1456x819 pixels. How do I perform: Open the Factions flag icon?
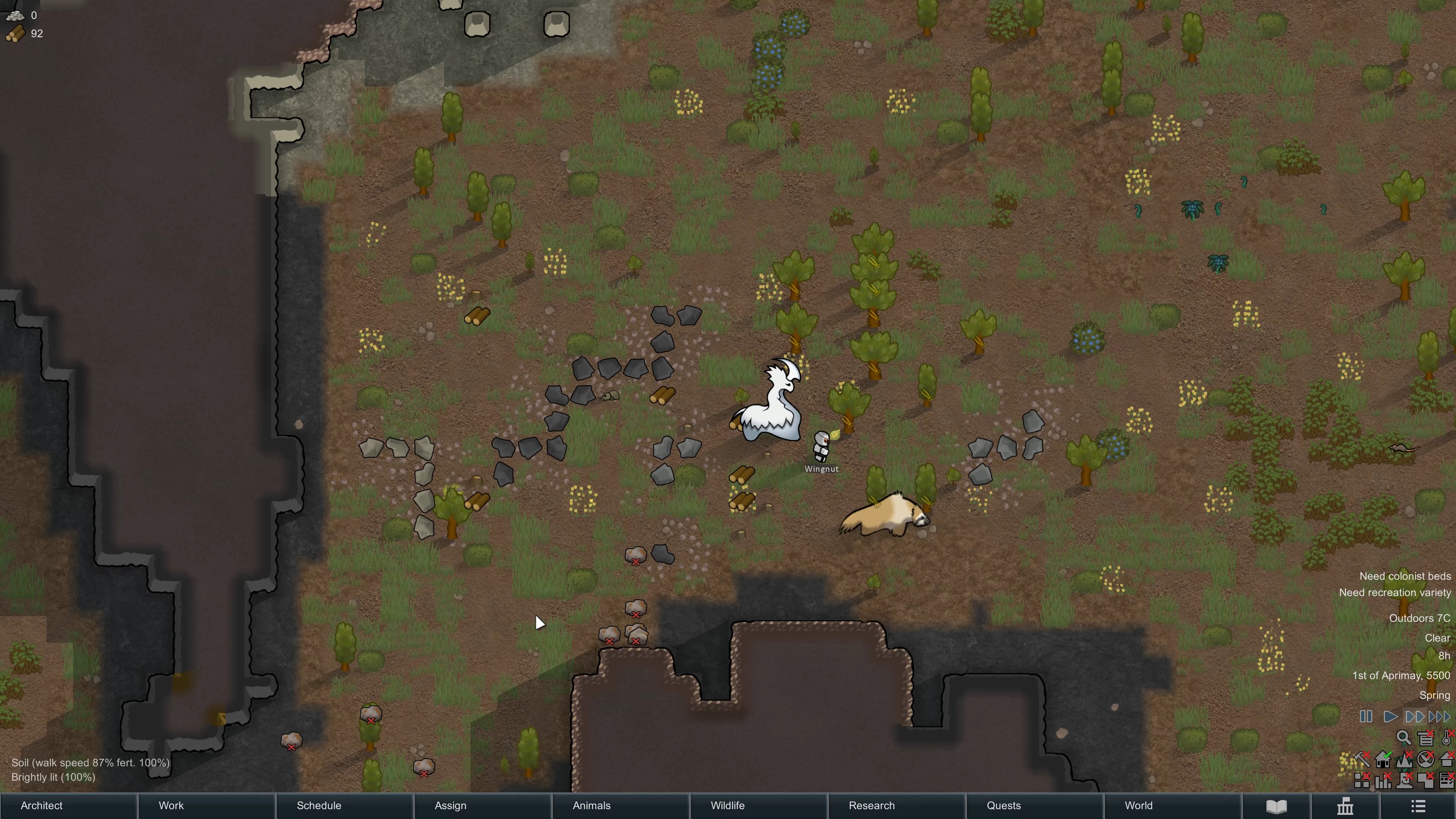(1345, 805)
